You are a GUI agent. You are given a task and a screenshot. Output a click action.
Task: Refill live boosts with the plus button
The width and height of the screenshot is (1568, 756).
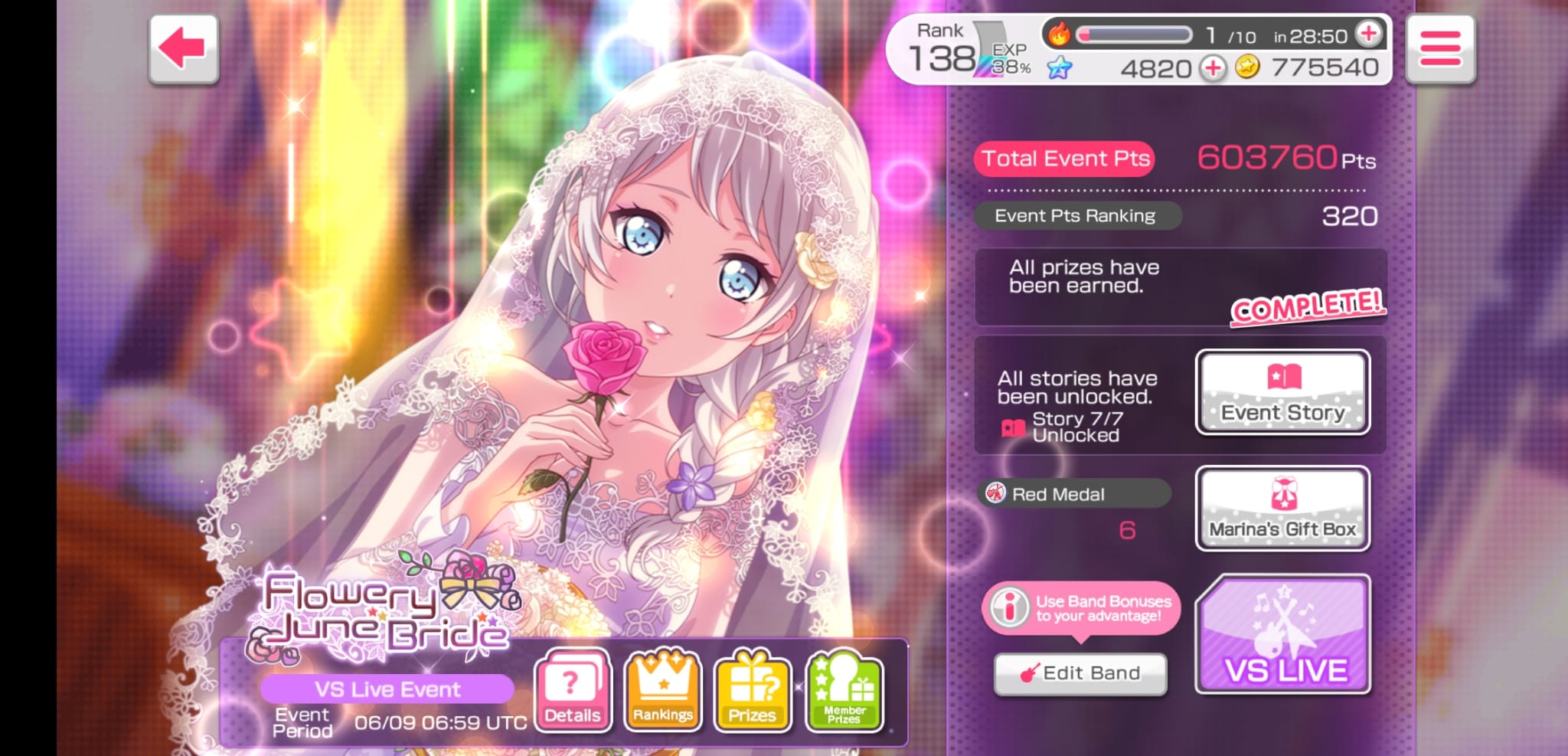(1368, 34)
